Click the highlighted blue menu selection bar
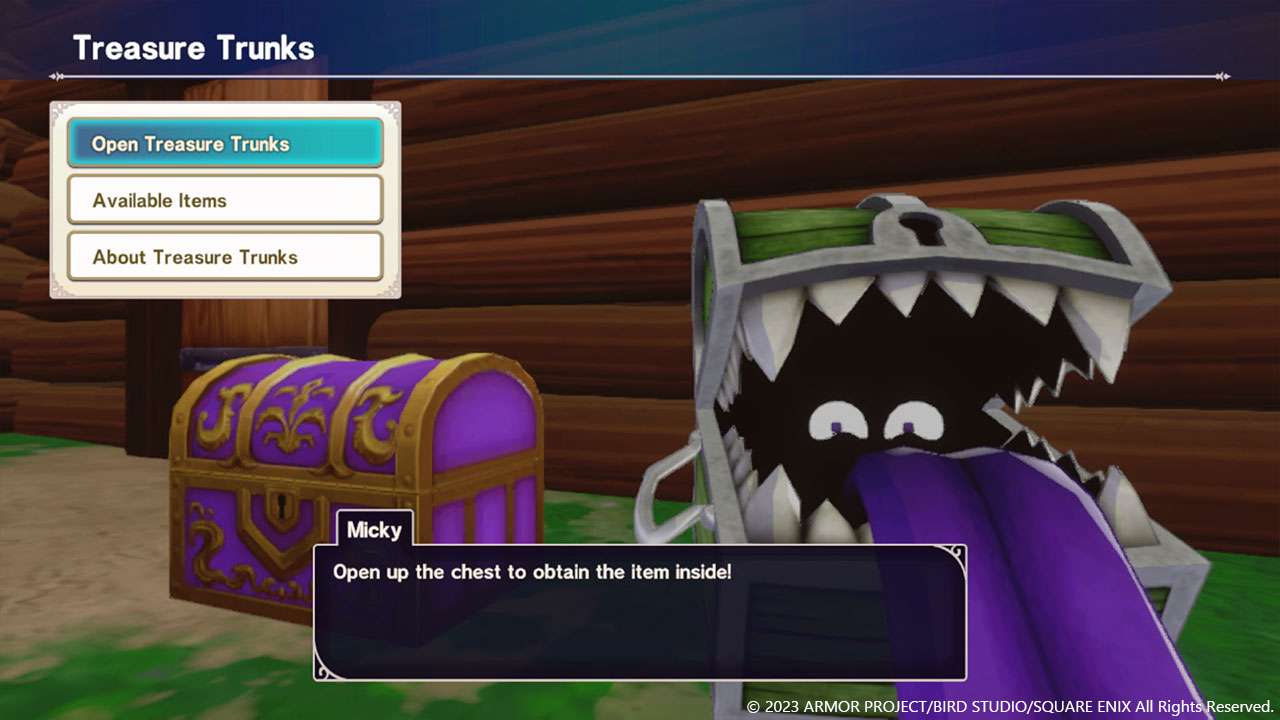 [x=224, y=143]
